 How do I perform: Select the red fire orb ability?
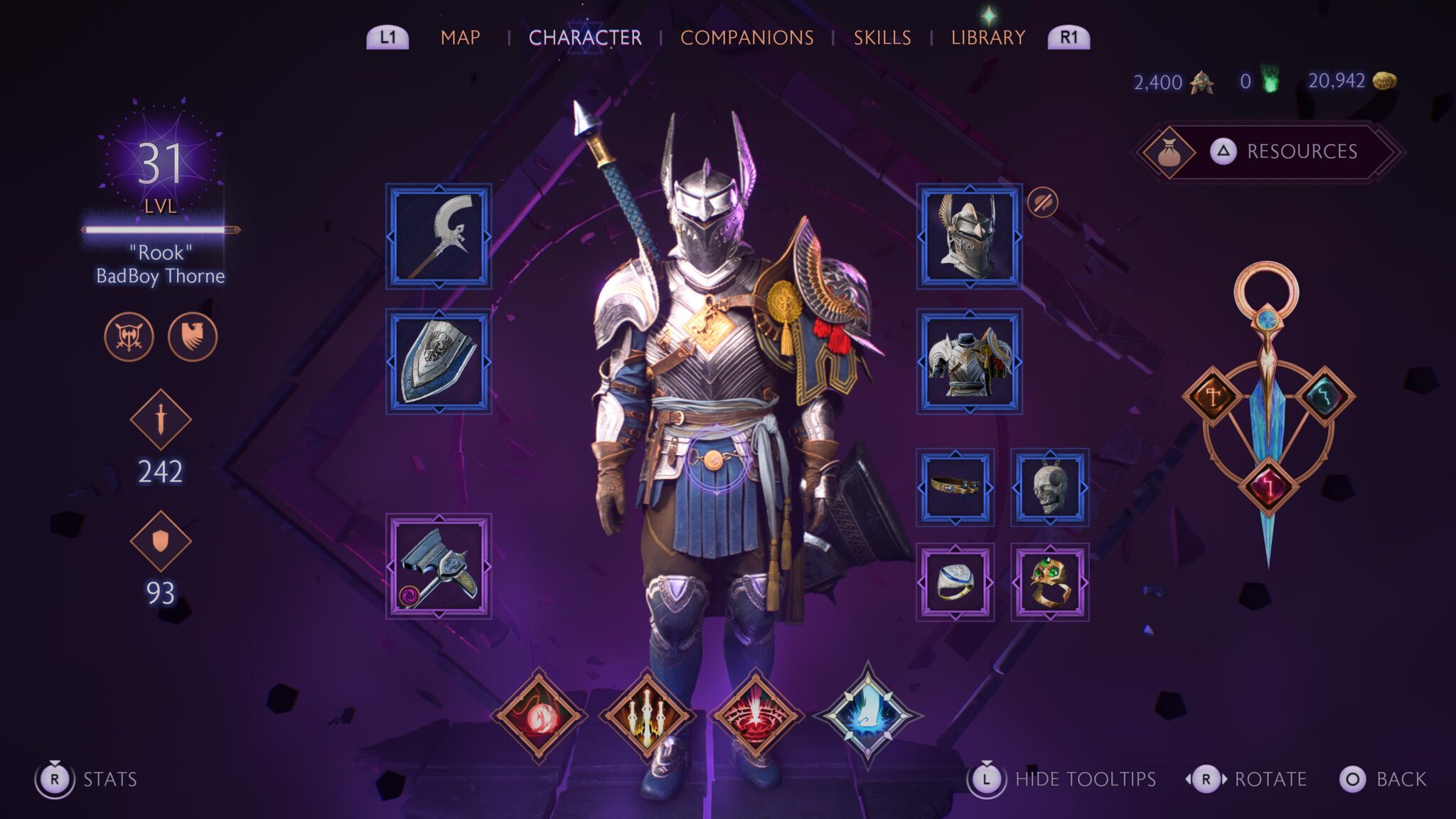point(539,715)
